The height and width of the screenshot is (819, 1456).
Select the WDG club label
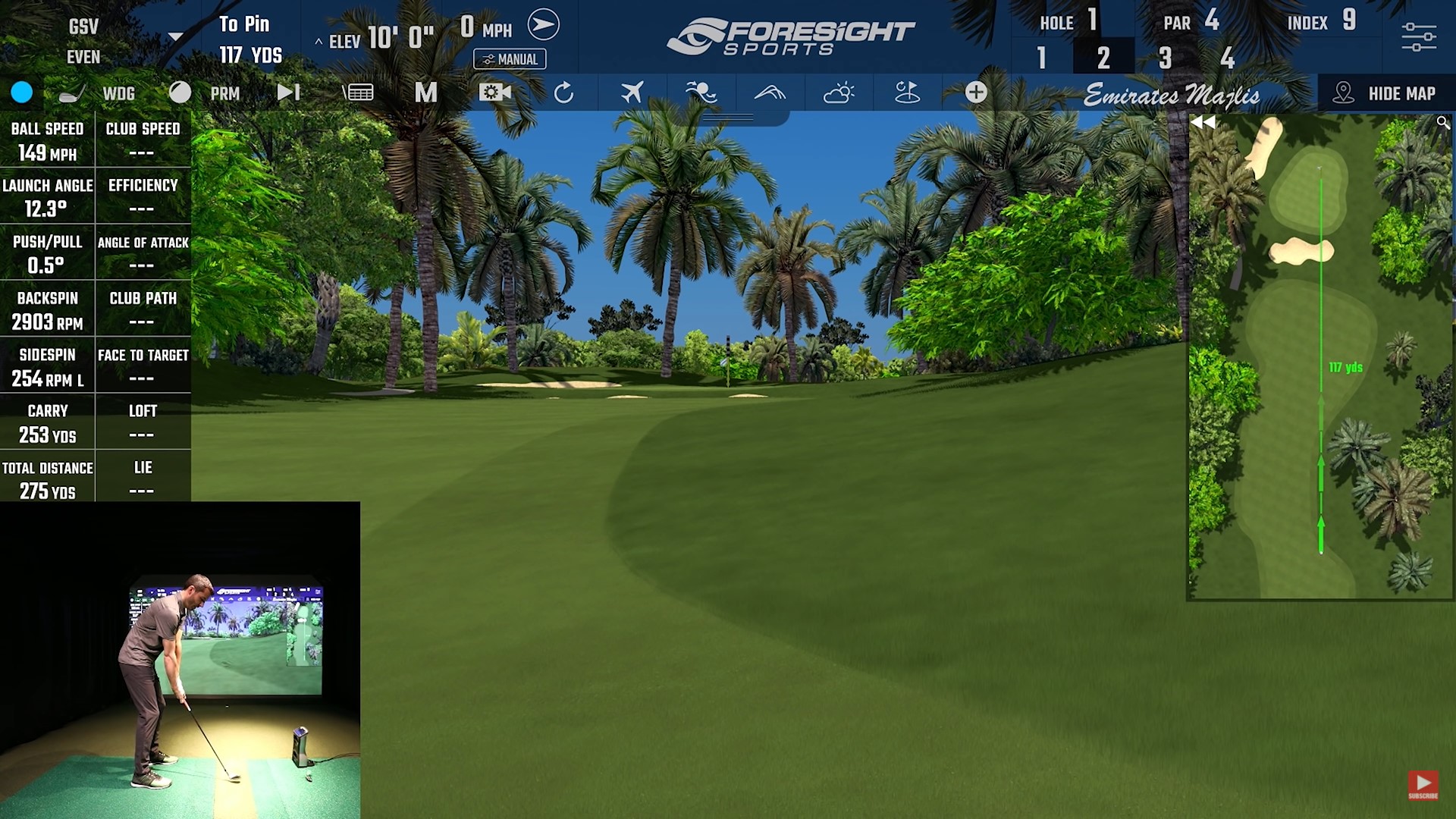(x=118, y=93)
